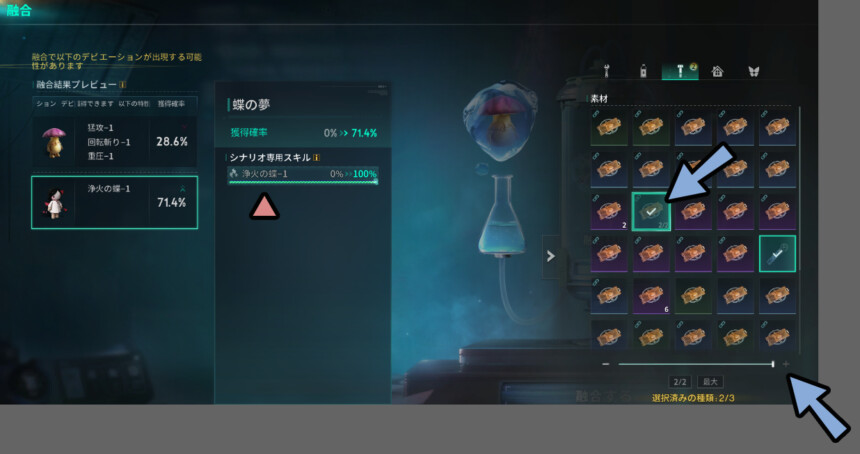Screen dimensions: 860x454
Task: Increase quantity with the plus button
Action: coord(786,364)
